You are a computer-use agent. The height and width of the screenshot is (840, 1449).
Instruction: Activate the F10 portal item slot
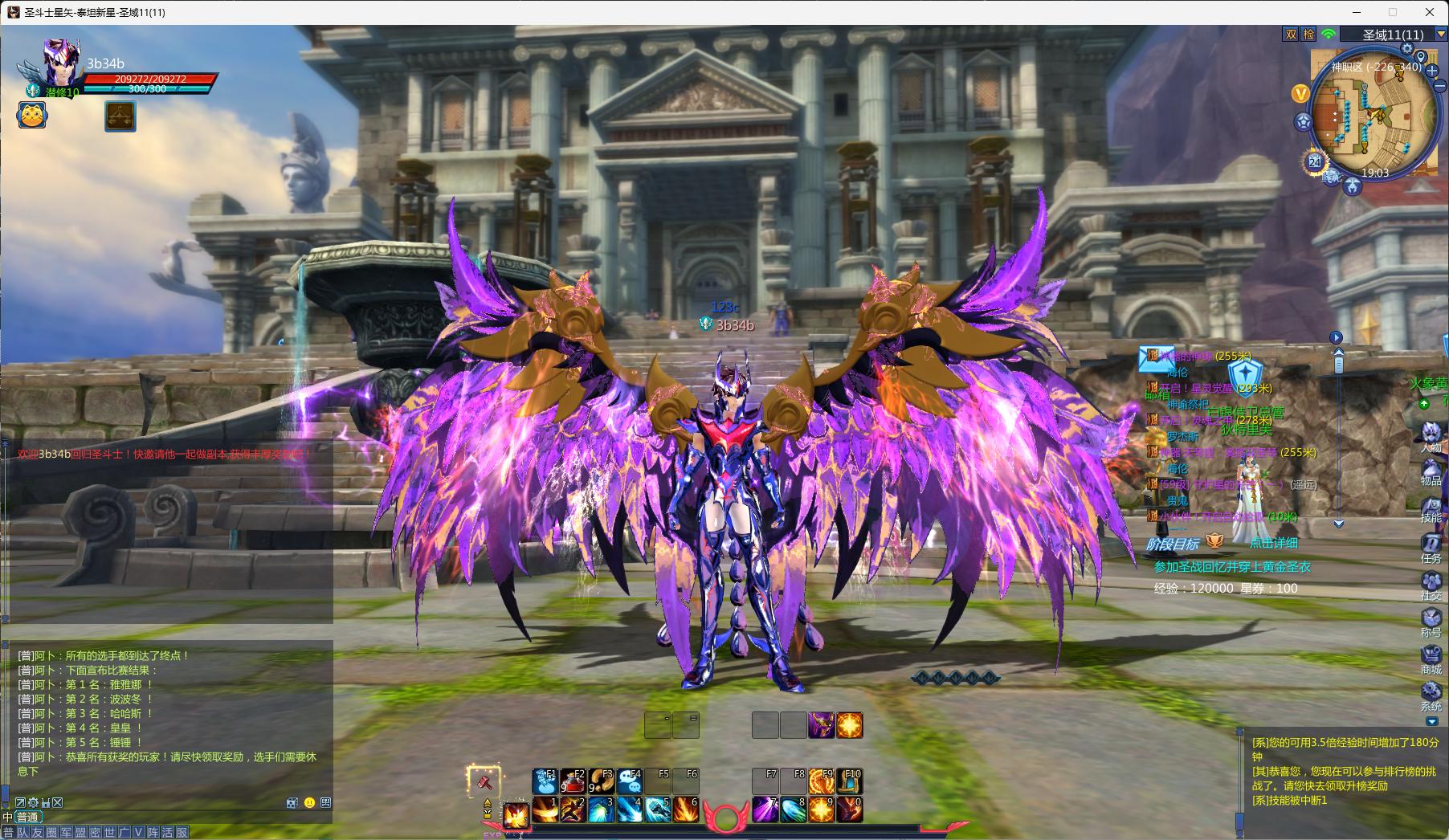click(850, 781)
